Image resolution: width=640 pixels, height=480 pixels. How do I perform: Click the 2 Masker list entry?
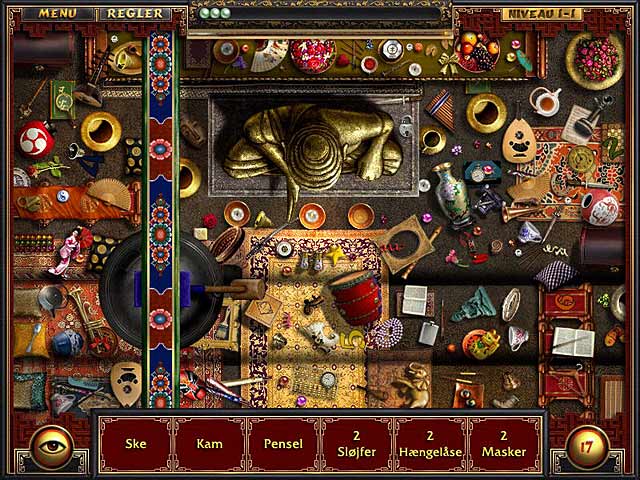tap(505, 444)
